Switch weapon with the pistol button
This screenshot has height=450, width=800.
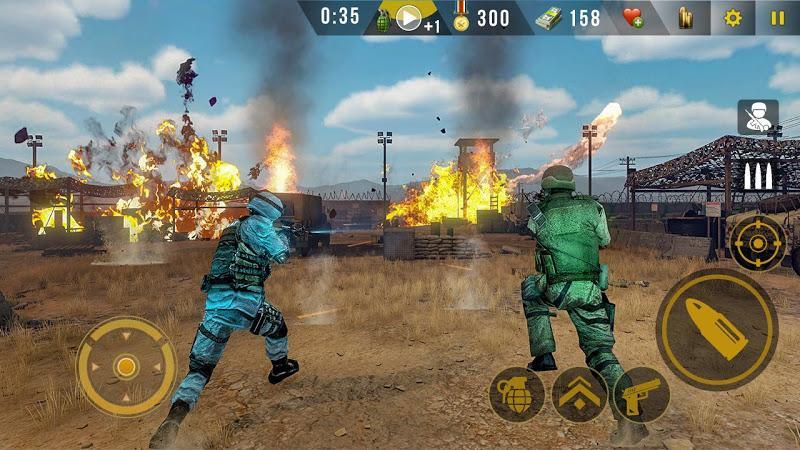641,394
